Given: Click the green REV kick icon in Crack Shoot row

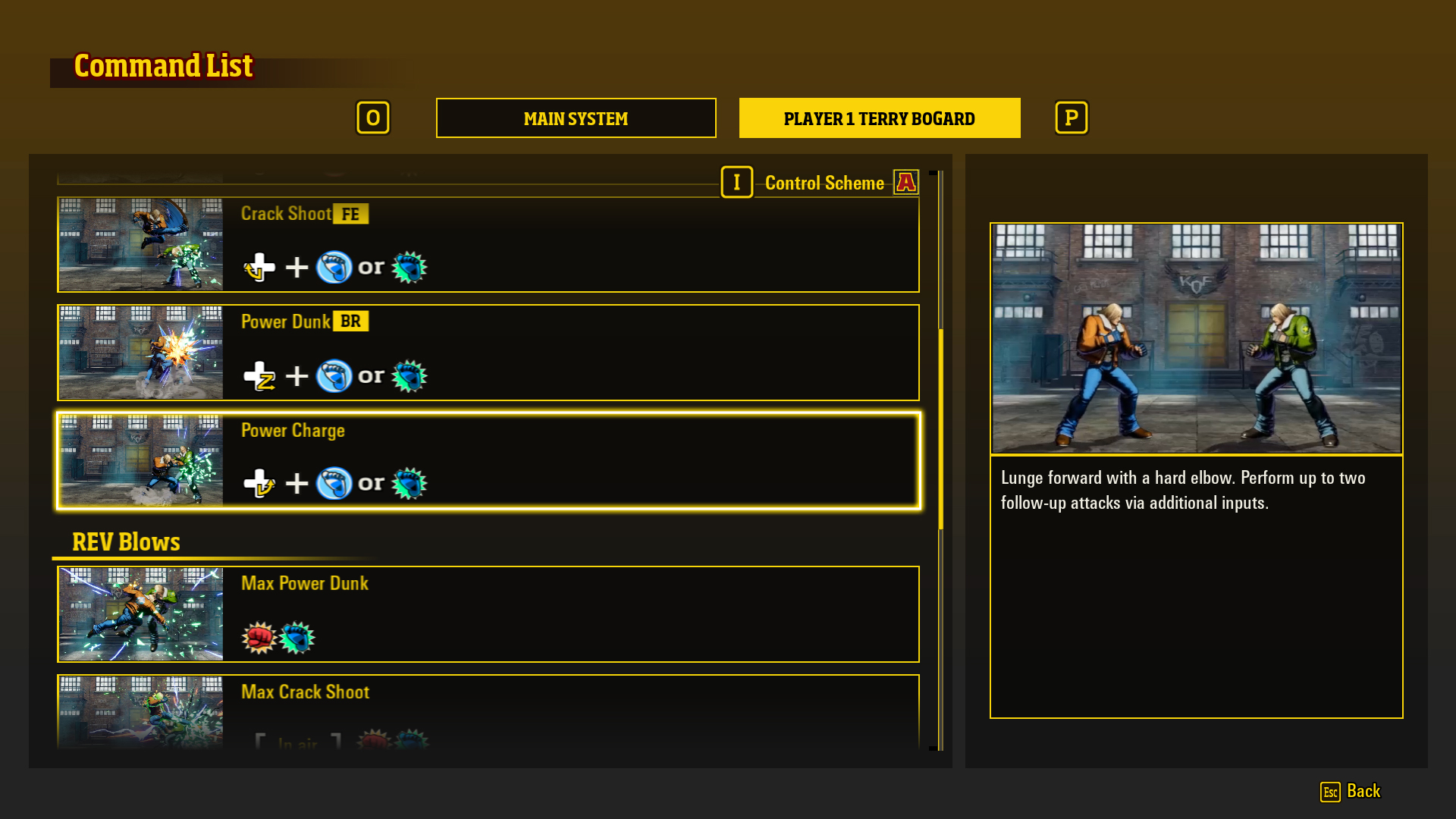Looking at the screenshot, I should click(409, 267).
